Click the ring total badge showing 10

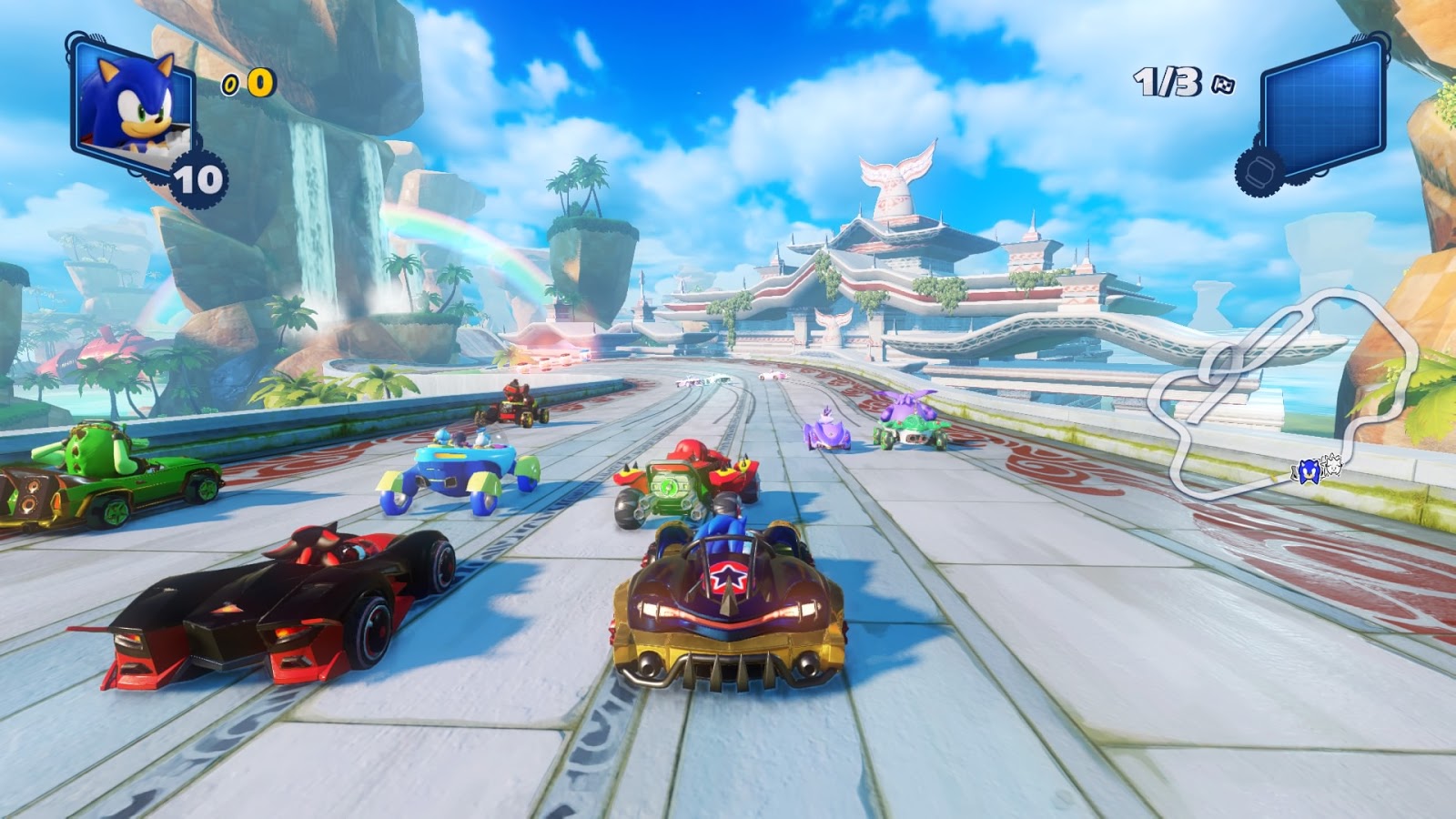(x=202, y=179)
